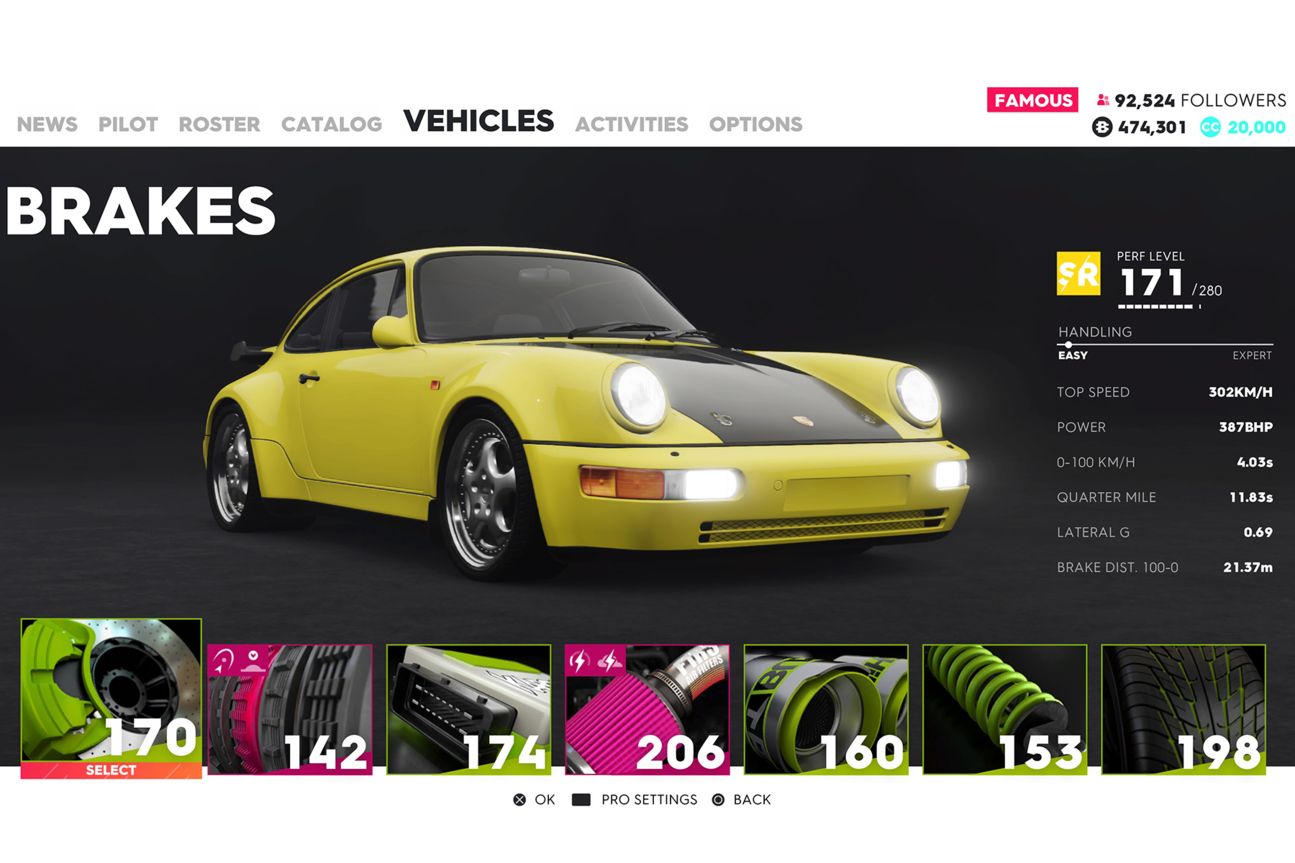The image size is (1295, 863).
Task: Click the FAMOUS badge
Action: click(x=1033, y=100)
